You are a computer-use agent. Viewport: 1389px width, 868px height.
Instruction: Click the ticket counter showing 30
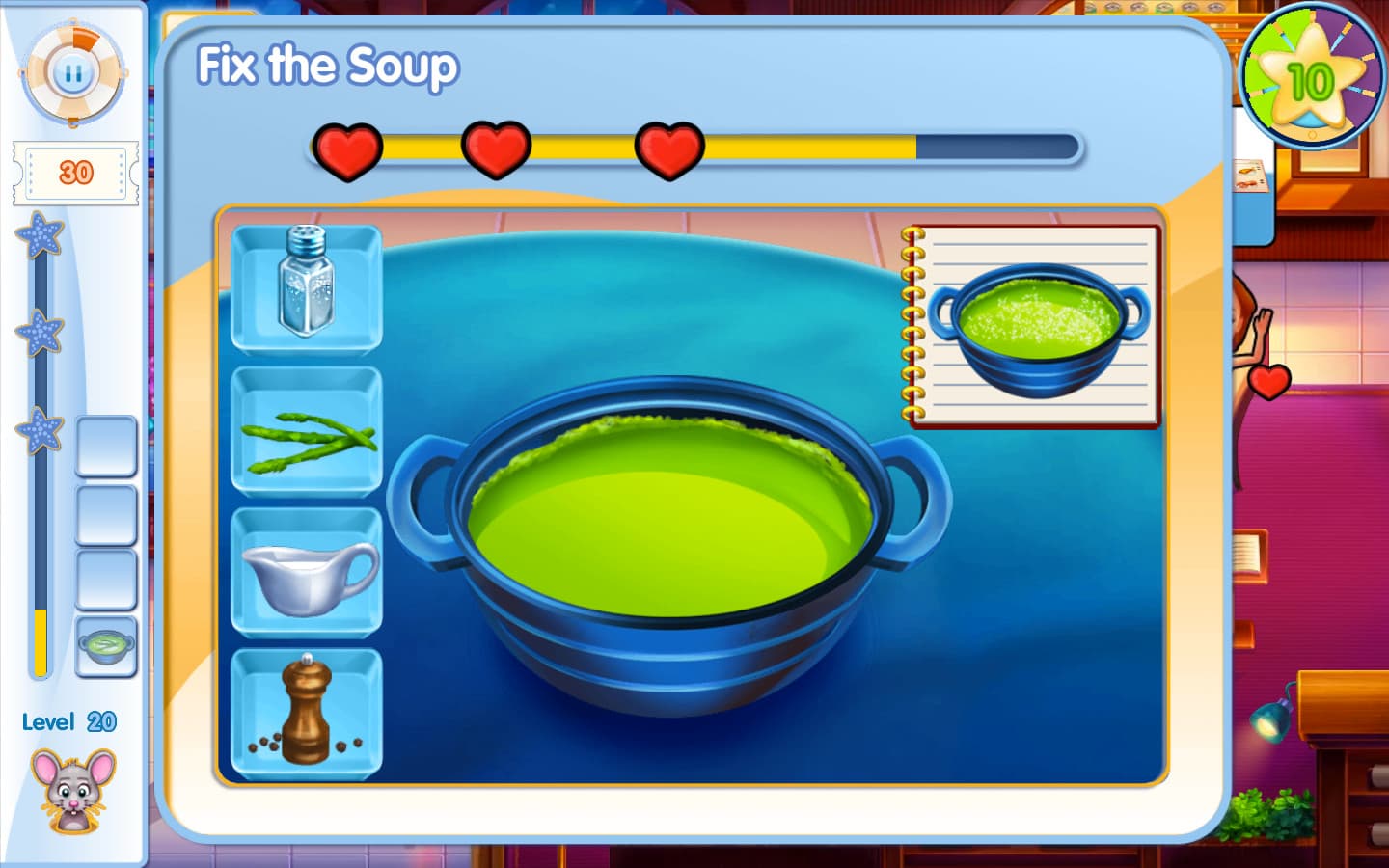tap(76, 173)
